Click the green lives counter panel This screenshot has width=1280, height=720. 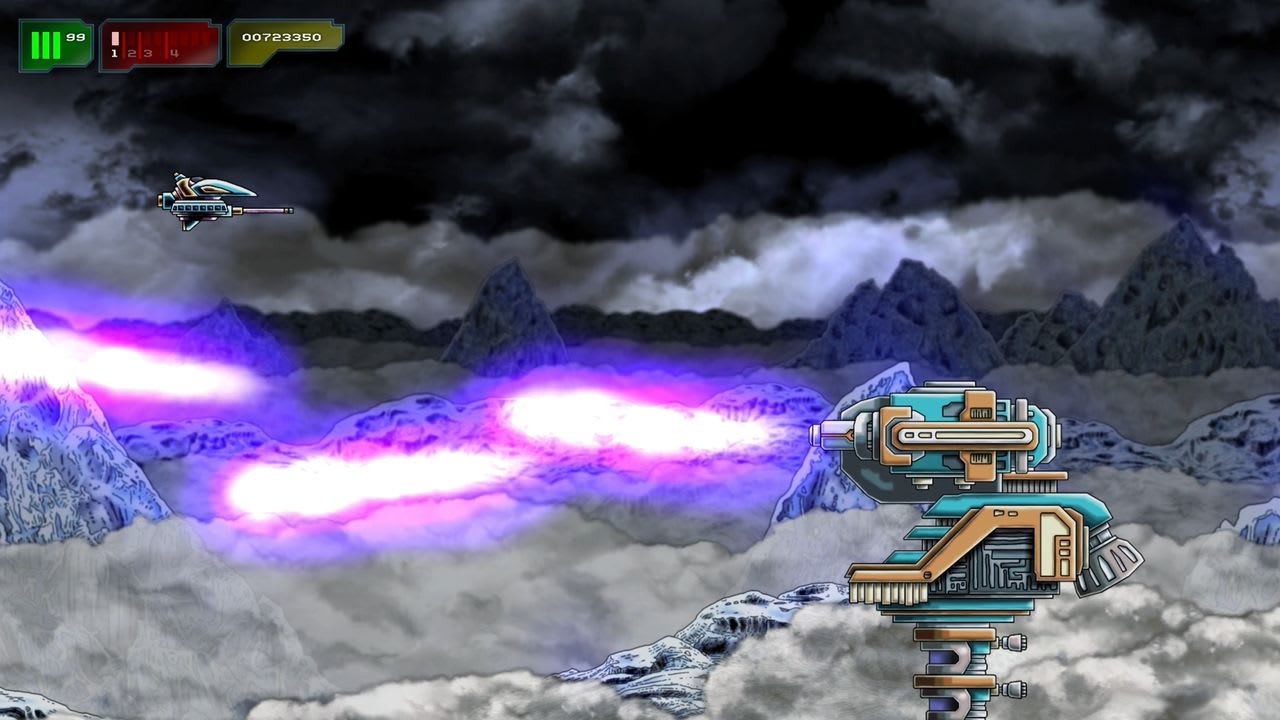tap(55, 40)
